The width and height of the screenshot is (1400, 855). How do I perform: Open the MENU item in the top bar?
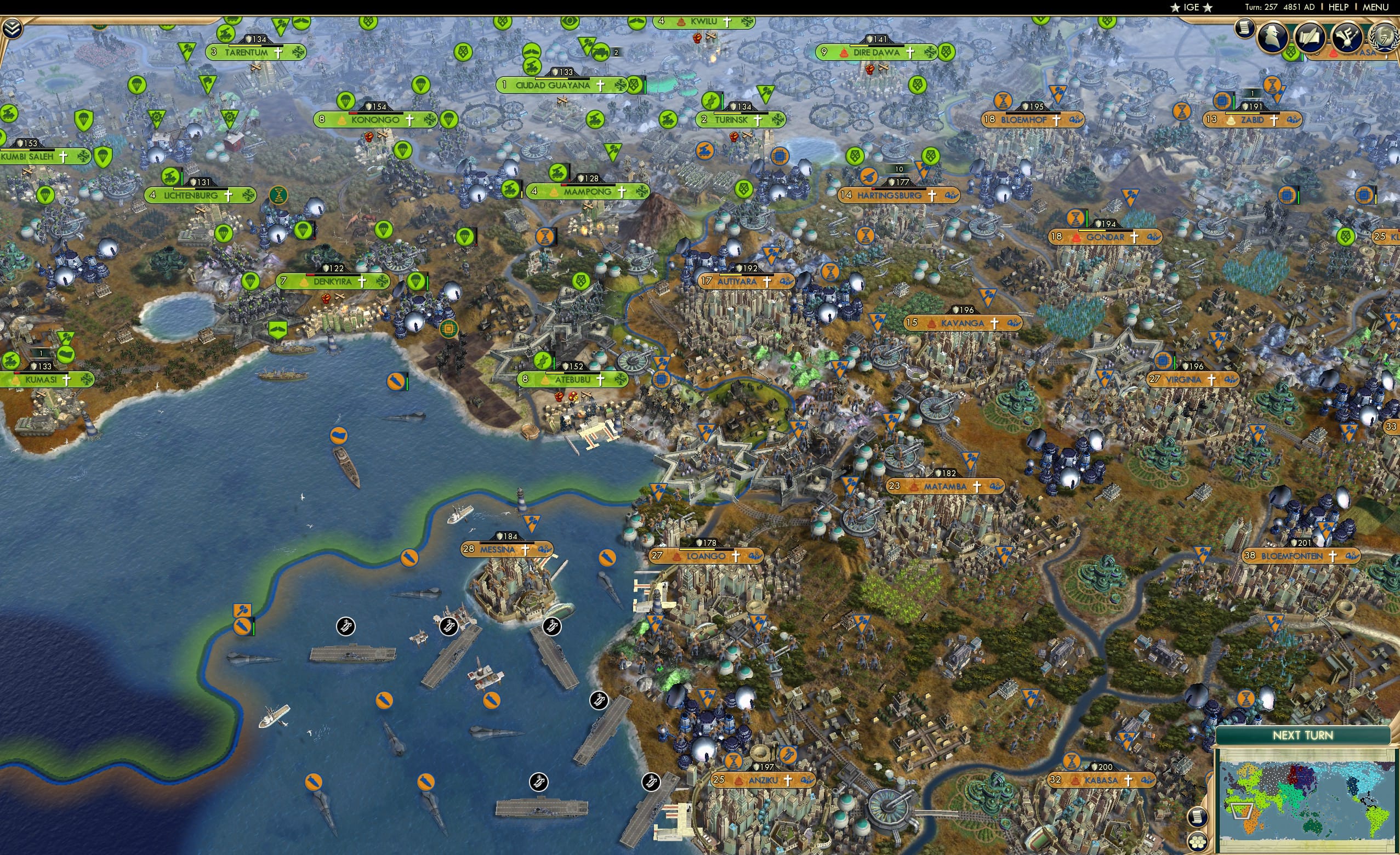1375,7
